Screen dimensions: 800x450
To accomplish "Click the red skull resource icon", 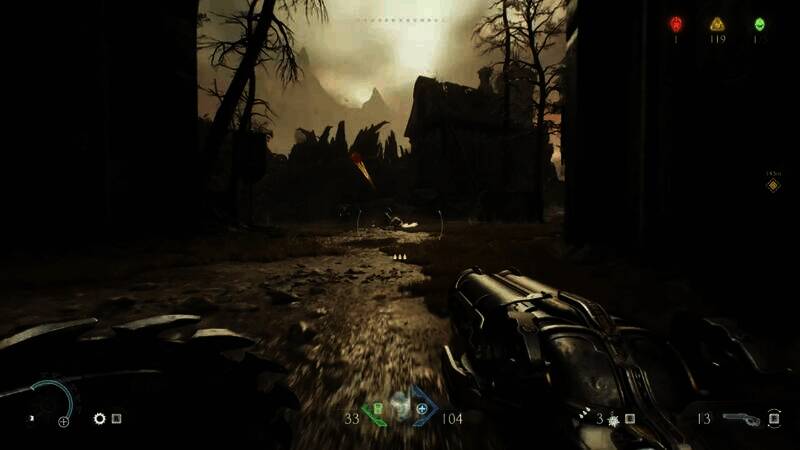I will [676, 24].
